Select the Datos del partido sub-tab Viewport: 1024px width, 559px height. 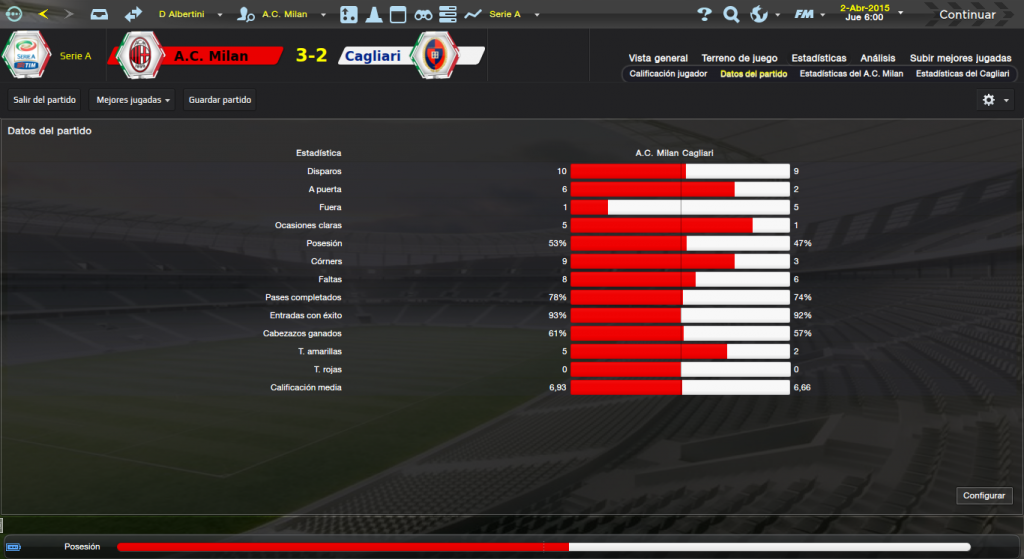pos(753,74)
